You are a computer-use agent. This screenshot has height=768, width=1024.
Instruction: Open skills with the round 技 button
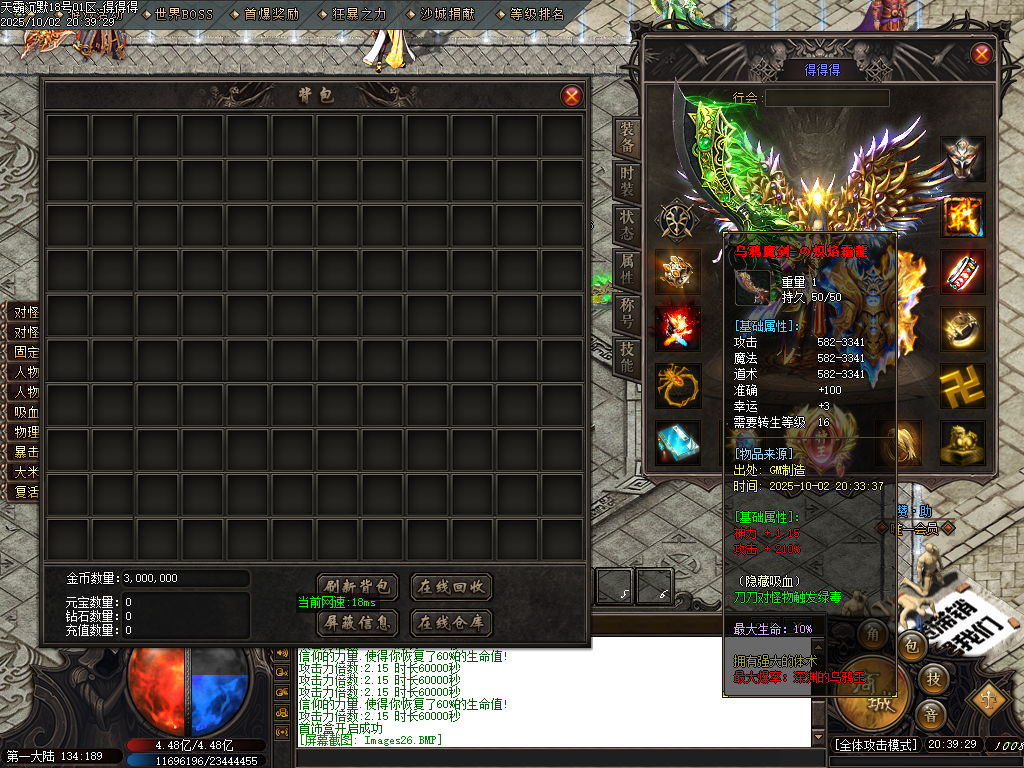click(932, 679)
